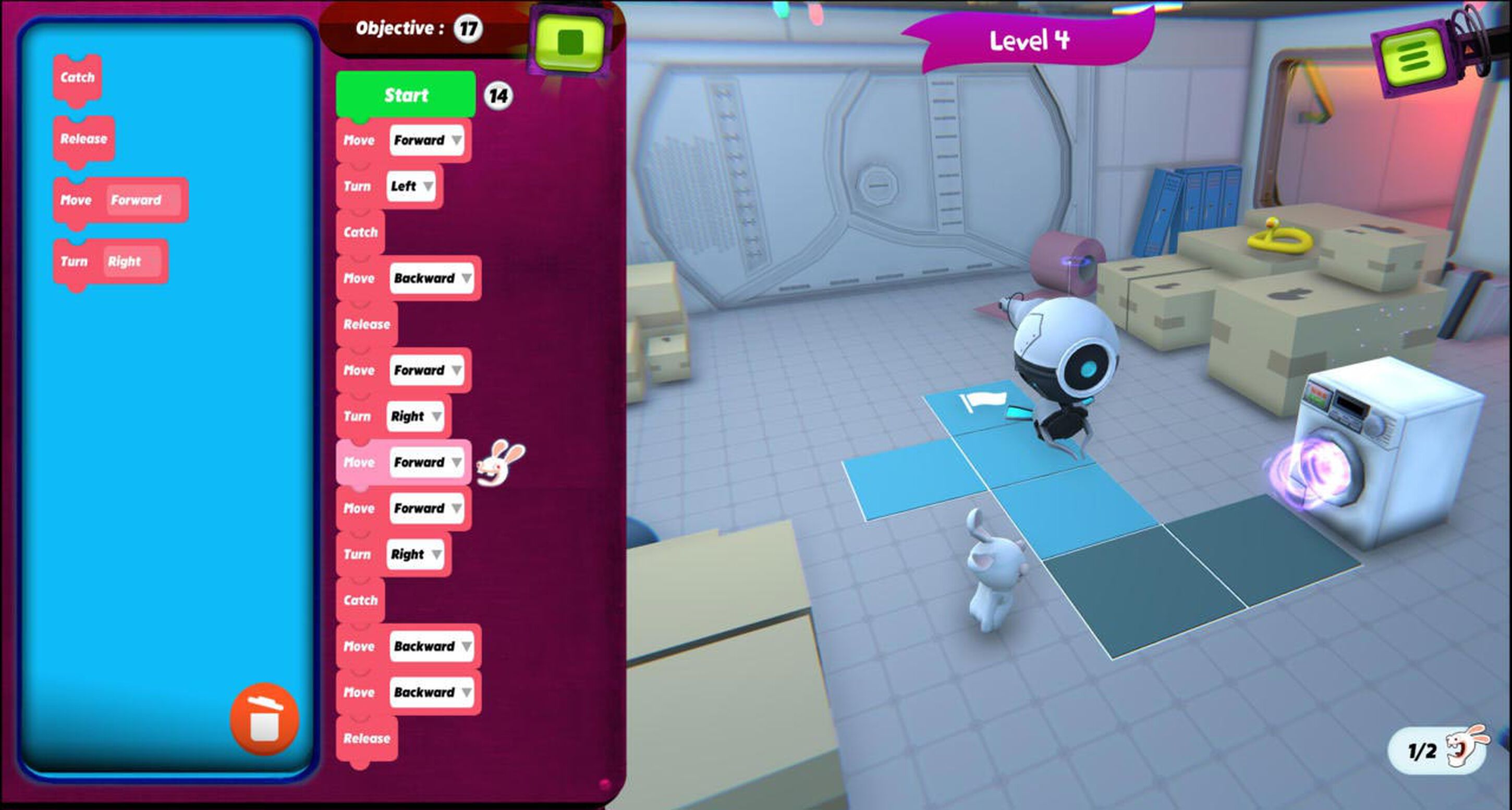
Task: Click the Objective counter showing 17
Action: tap(468, 28)
